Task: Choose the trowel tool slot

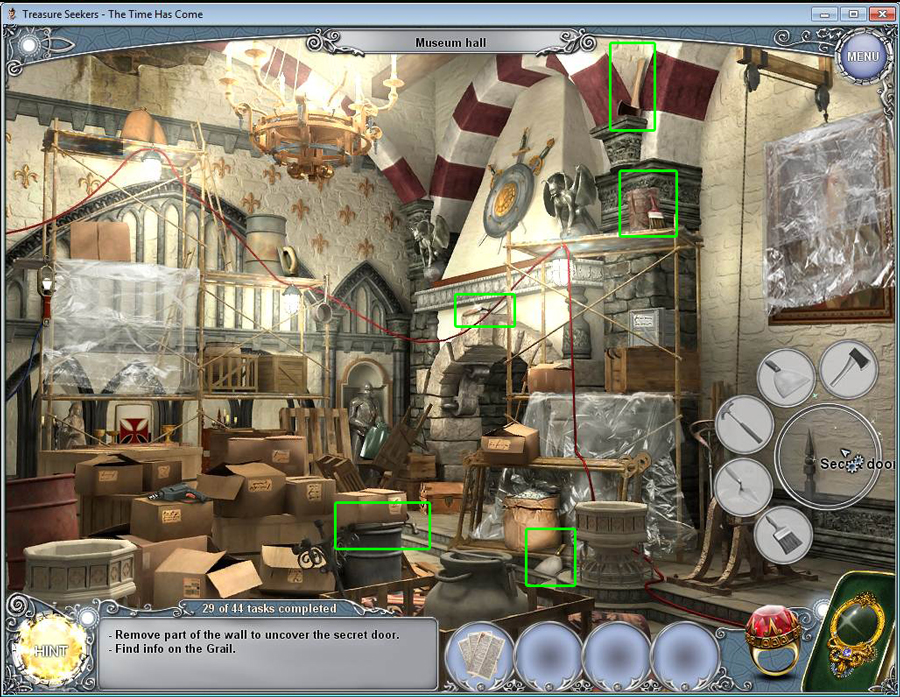Action: click(x=743, y=487)
